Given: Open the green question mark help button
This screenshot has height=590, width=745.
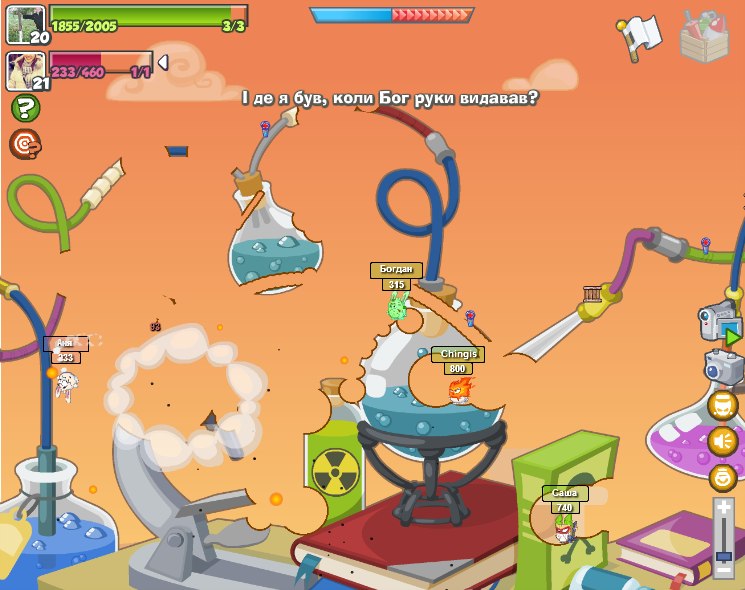Looking at the screenshot, I should click(x=25, y=108).
